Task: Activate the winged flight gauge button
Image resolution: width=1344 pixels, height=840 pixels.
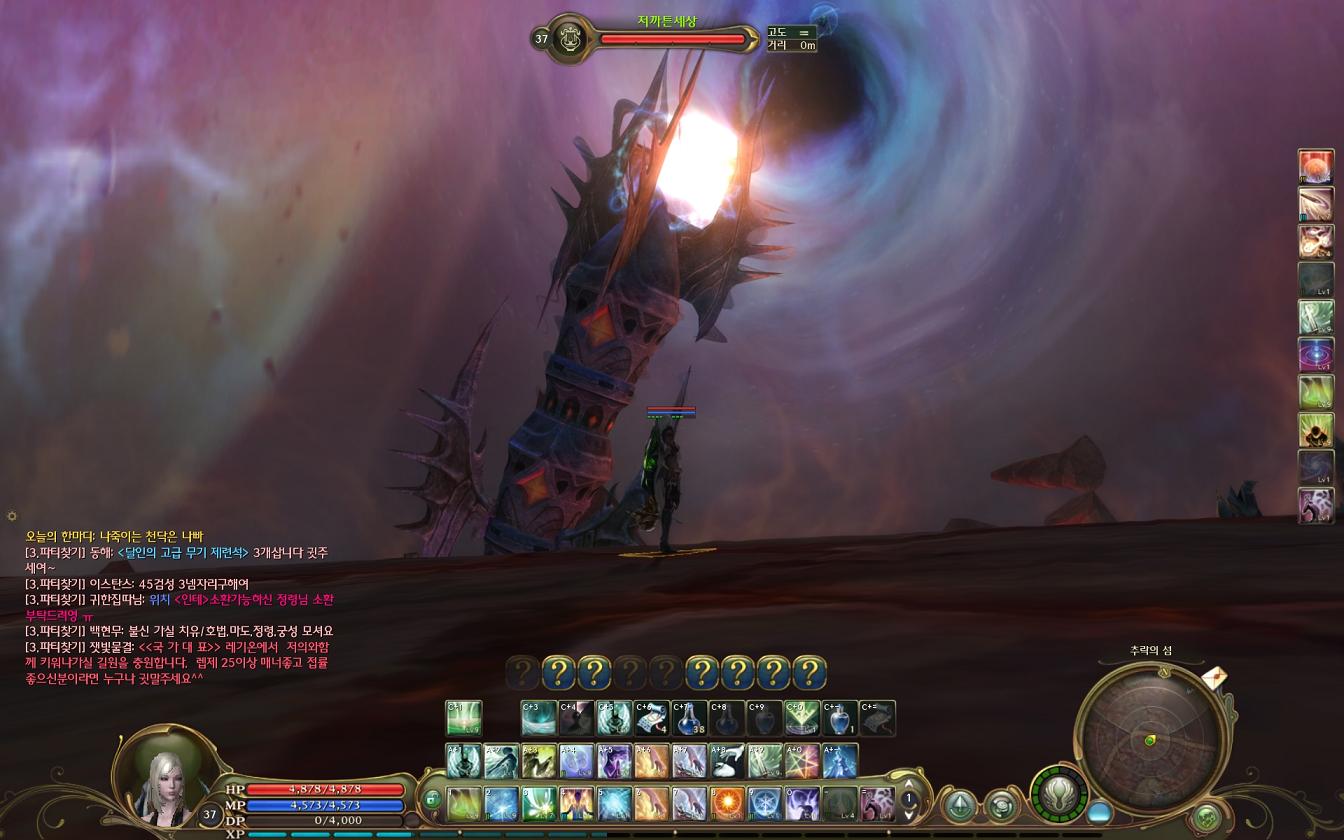Action: [1058, 796]
